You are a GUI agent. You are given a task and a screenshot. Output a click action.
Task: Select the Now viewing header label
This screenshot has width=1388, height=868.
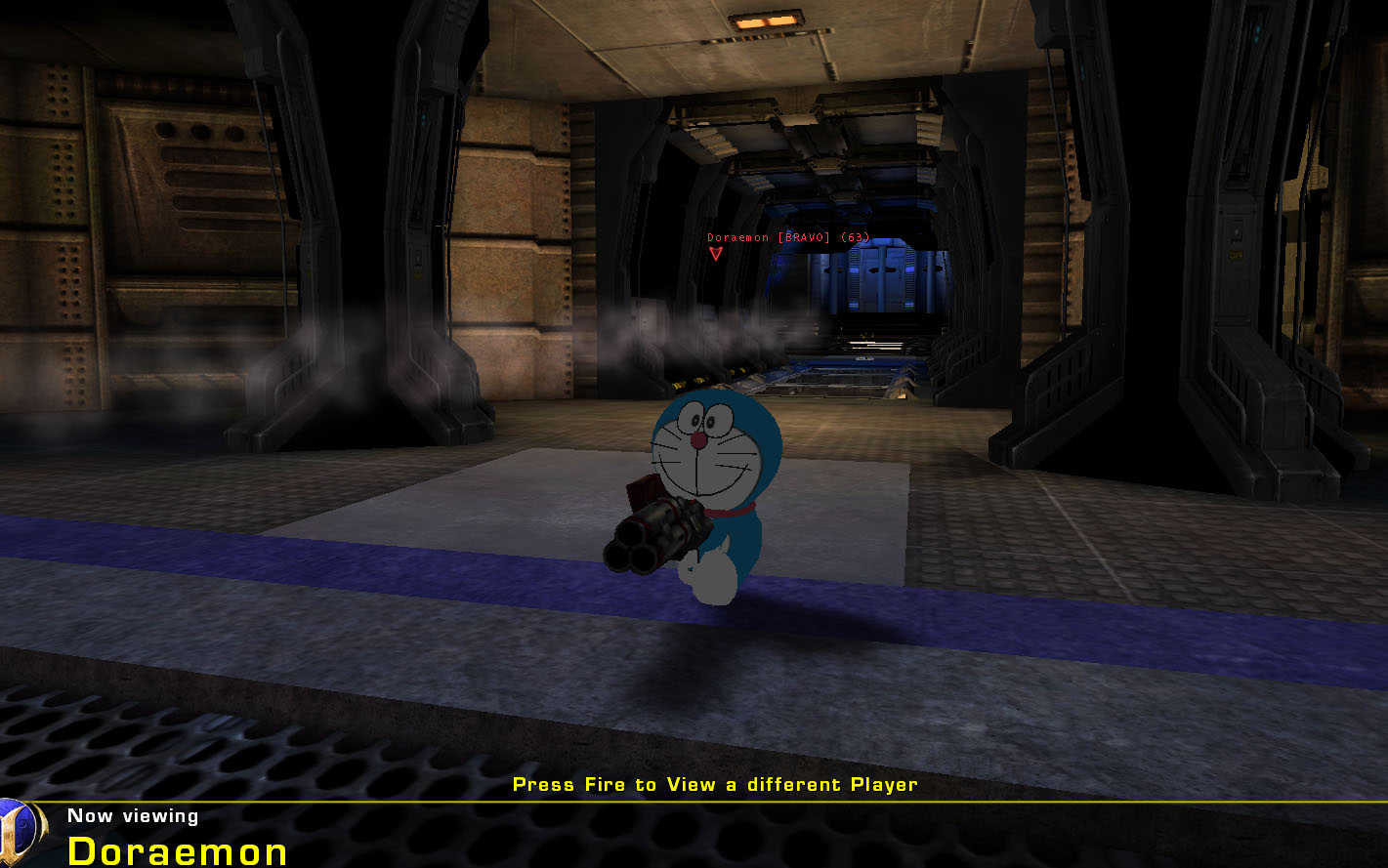point(132,815)
